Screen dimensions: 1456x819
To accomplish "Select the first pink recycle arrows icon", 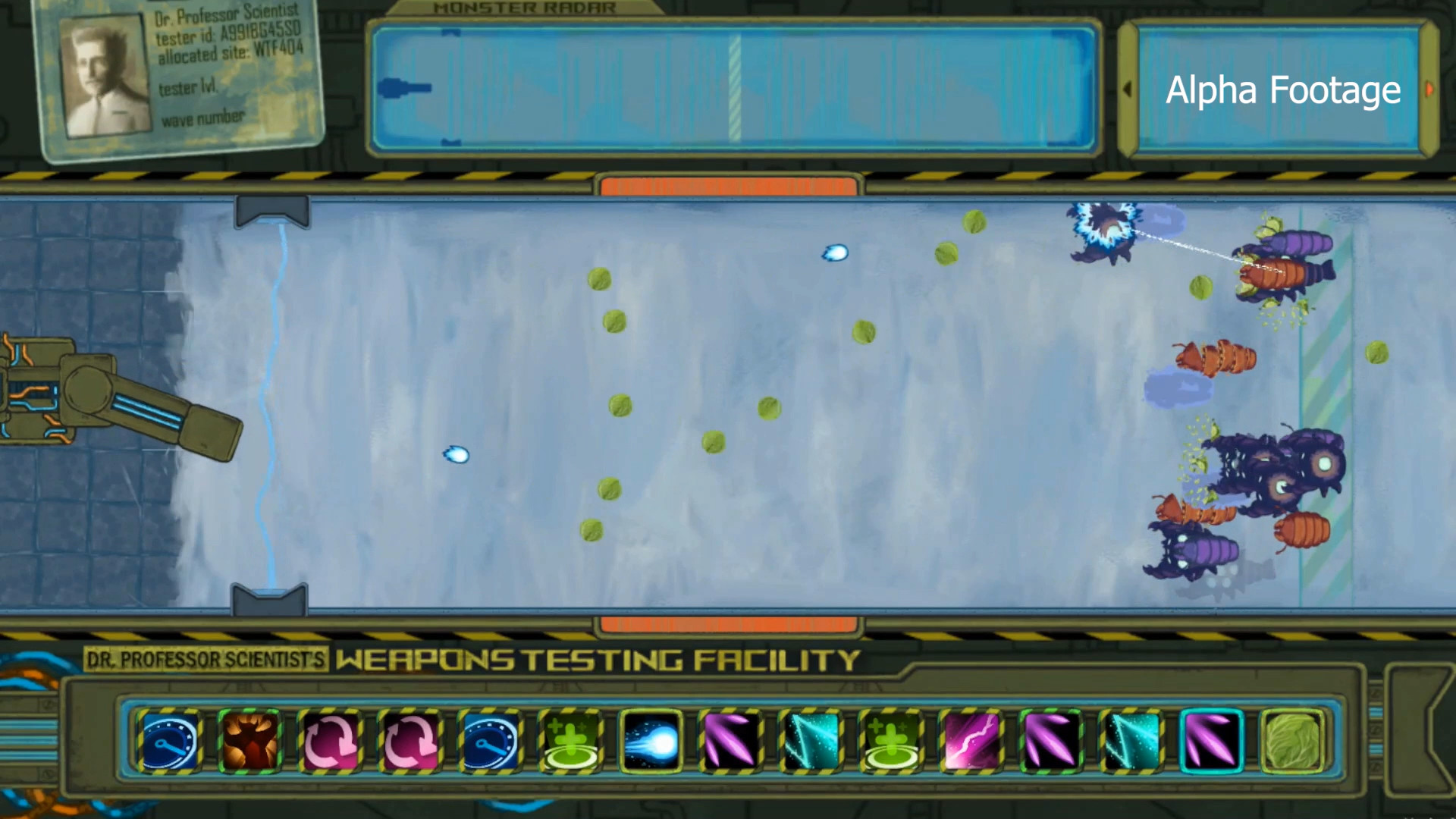I will (331, 742).
